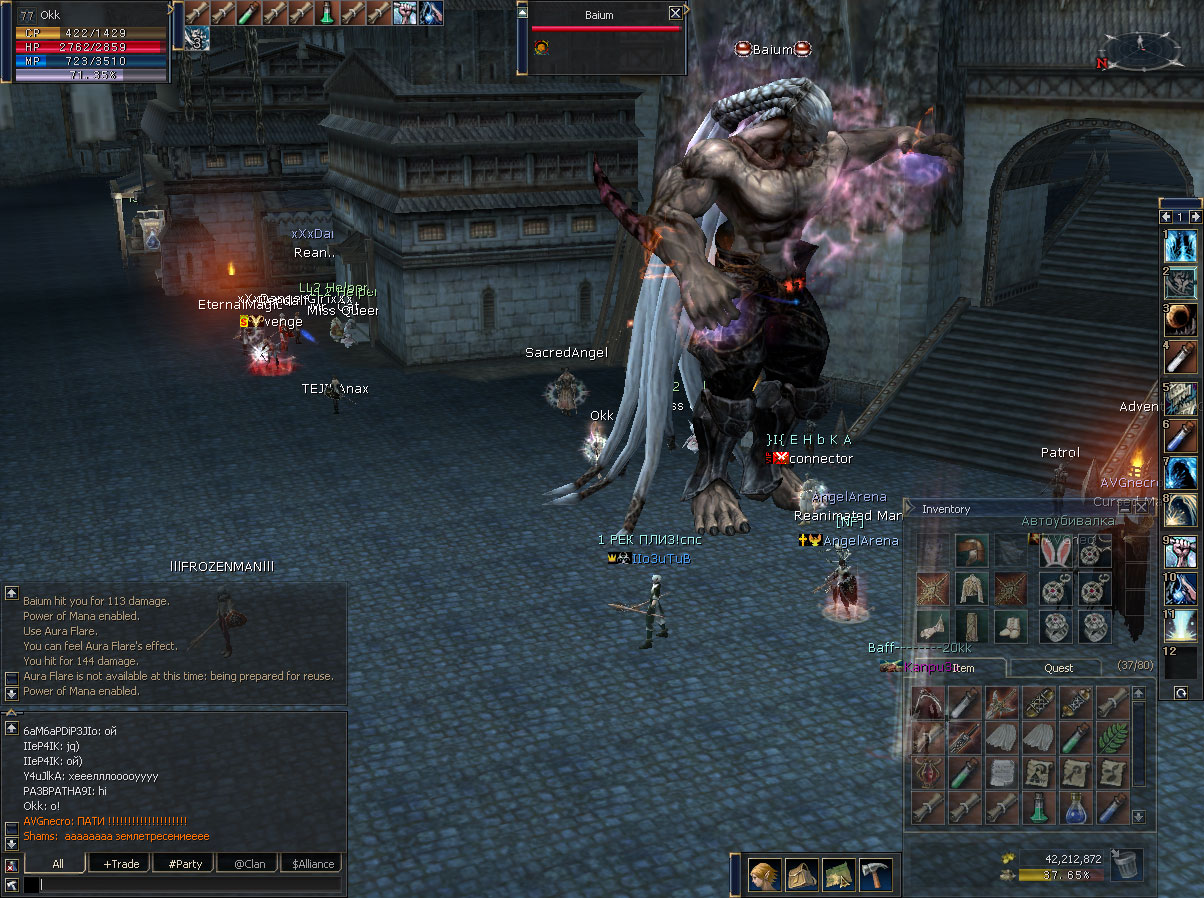Show the $Alliance chat tab
The width and height of the screenshot is (1204, 898).
(313, 863)
